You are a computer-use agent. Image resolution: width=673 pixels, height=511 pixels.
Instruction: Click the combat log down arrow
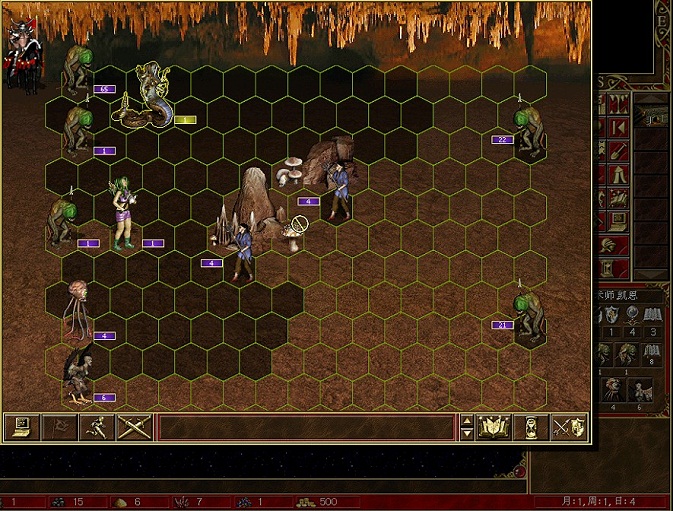[x=466, y=434]
